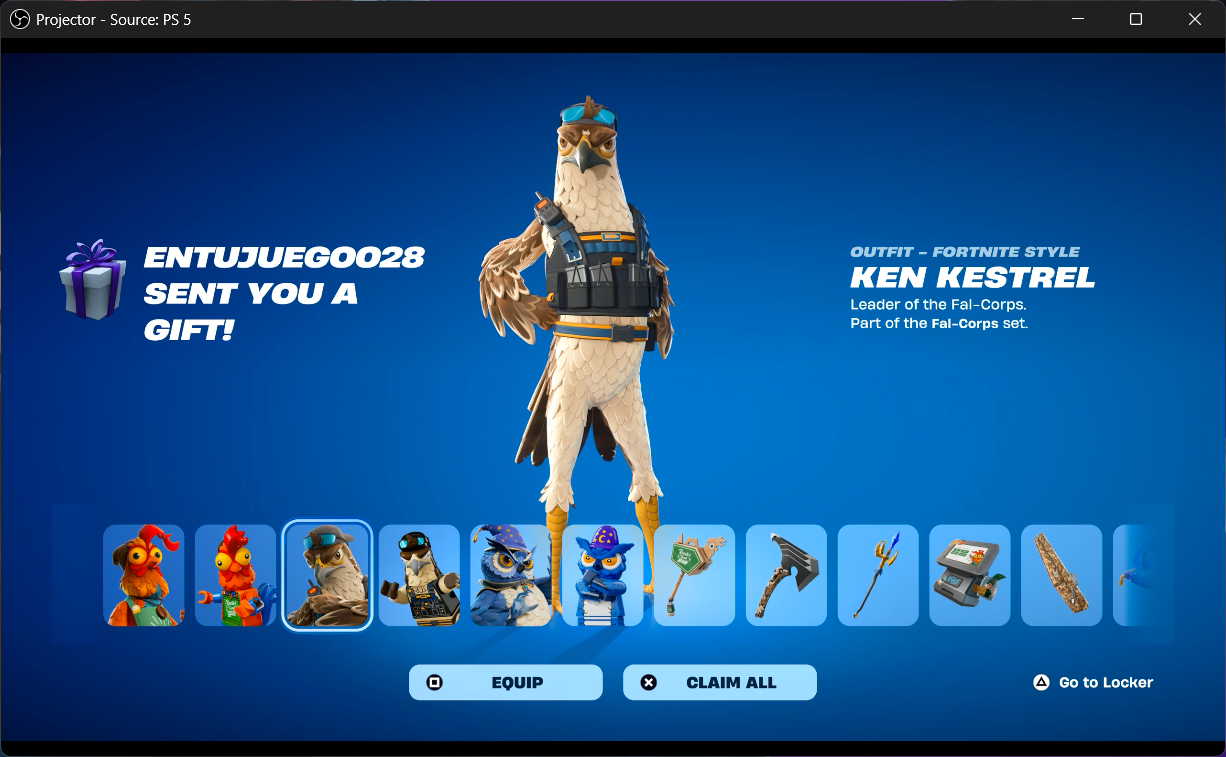The image size is (1226, 757).
Task: Select the green sign pickaxe thumbnail
Action: (x=694, y=575)
